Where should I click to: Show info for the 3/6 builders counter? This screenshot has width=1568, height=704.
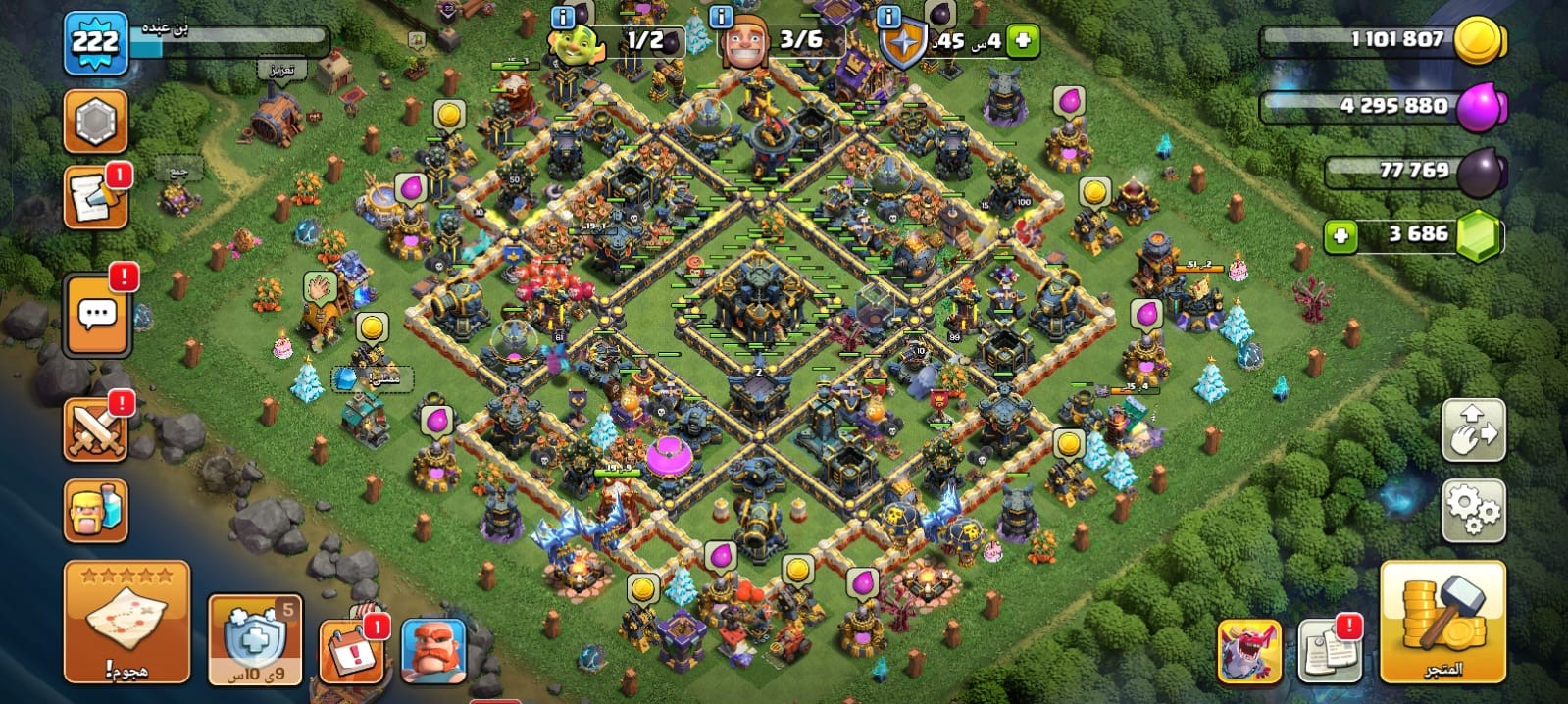click(x=721, y=18)
